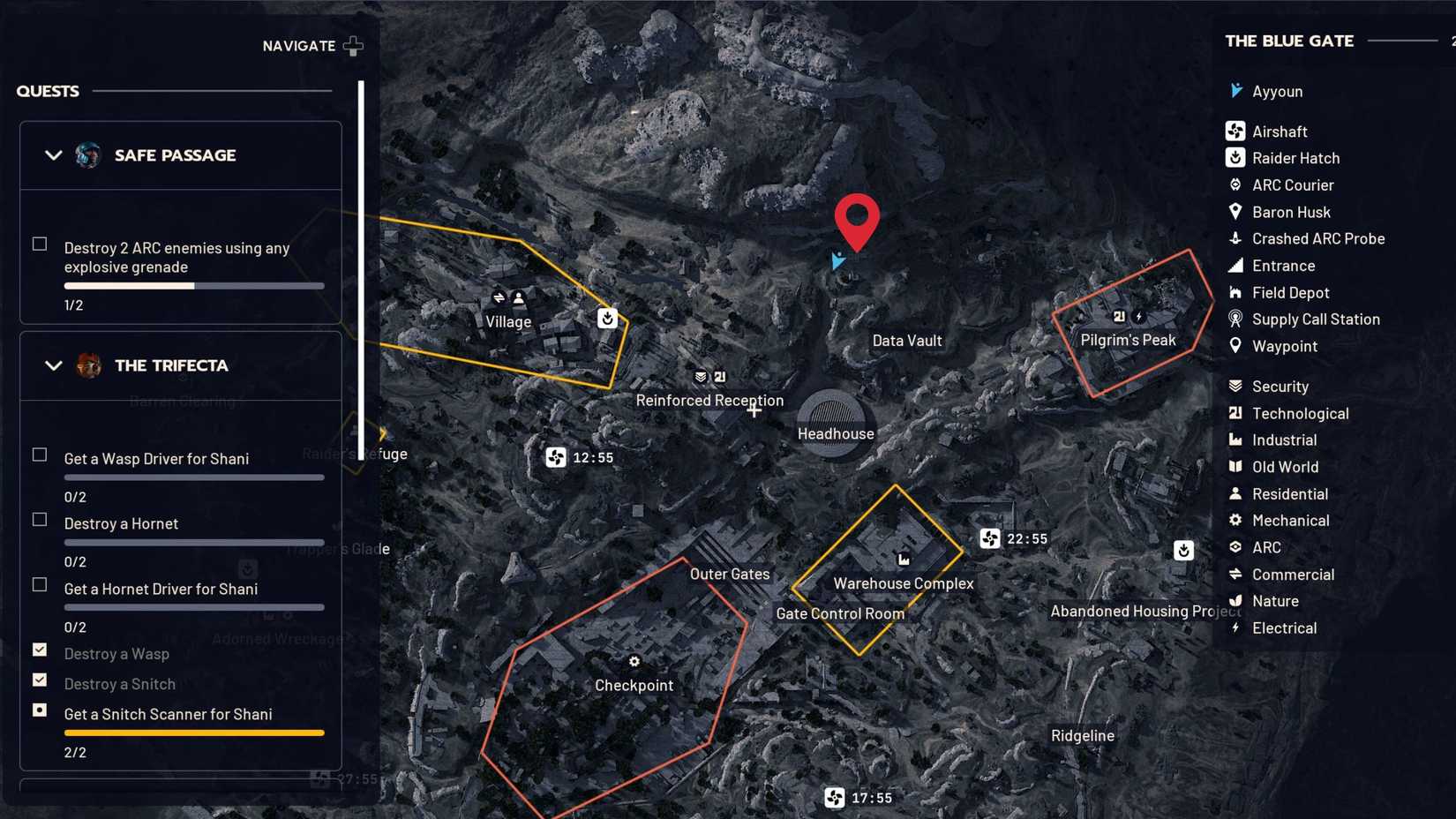This screenshot has height=819, width=1456.
Task: Select the Electrical category icon
Action: coord(1235,627)
